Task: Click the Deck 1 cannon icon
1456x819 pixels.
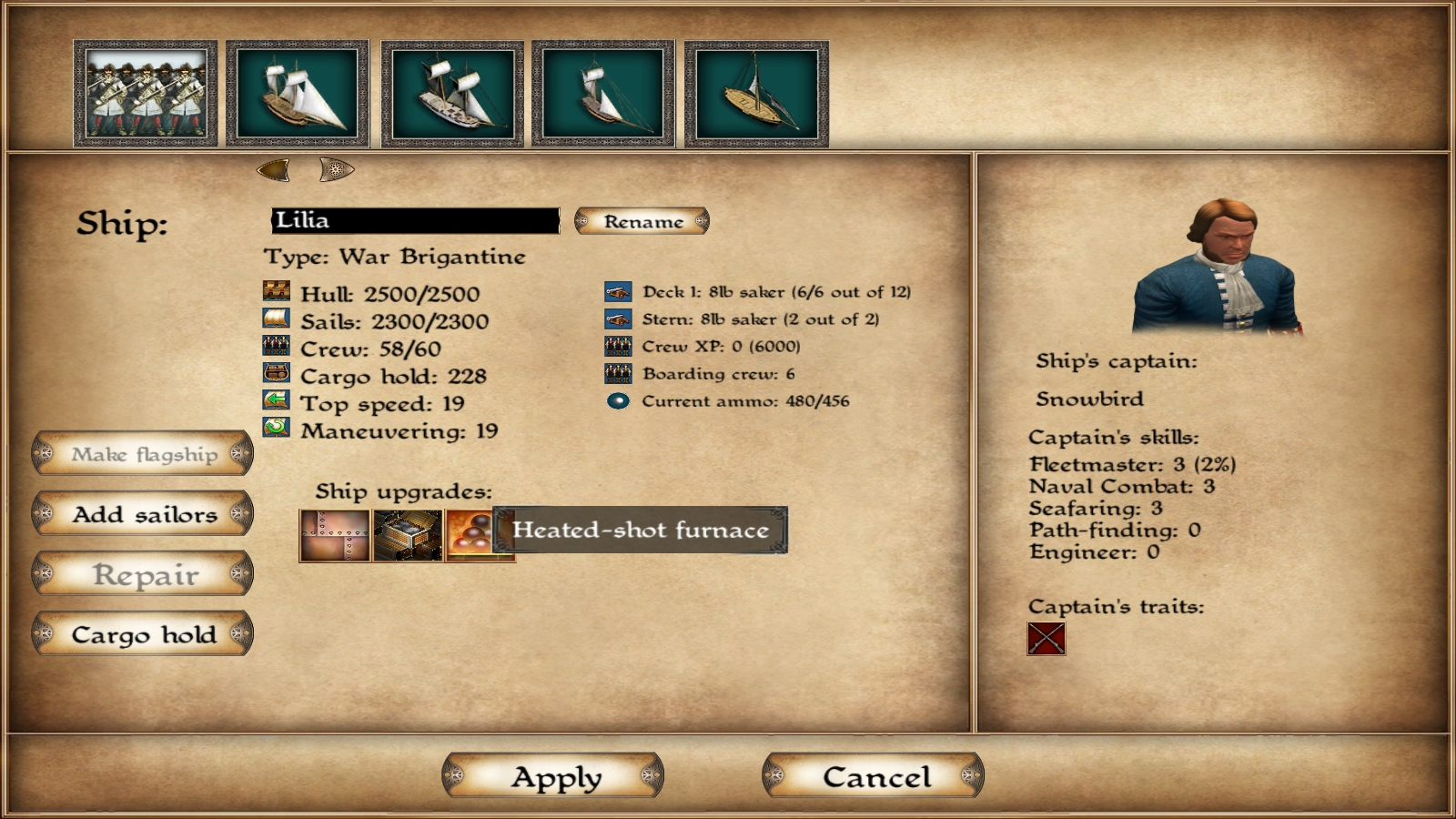Action: tap(616, 292)
